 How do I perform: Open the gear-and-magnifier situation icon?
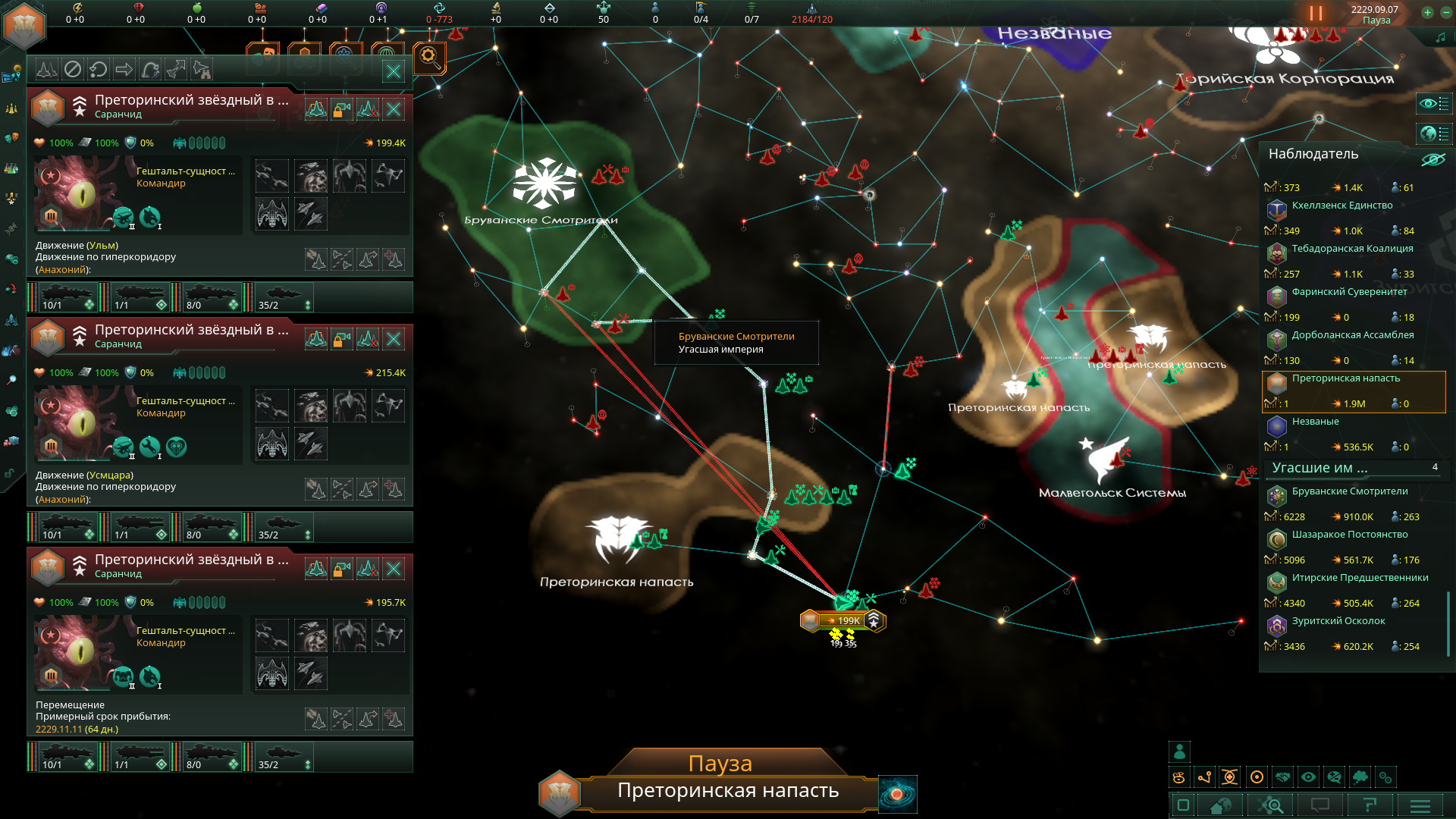(x=429, y=57)
